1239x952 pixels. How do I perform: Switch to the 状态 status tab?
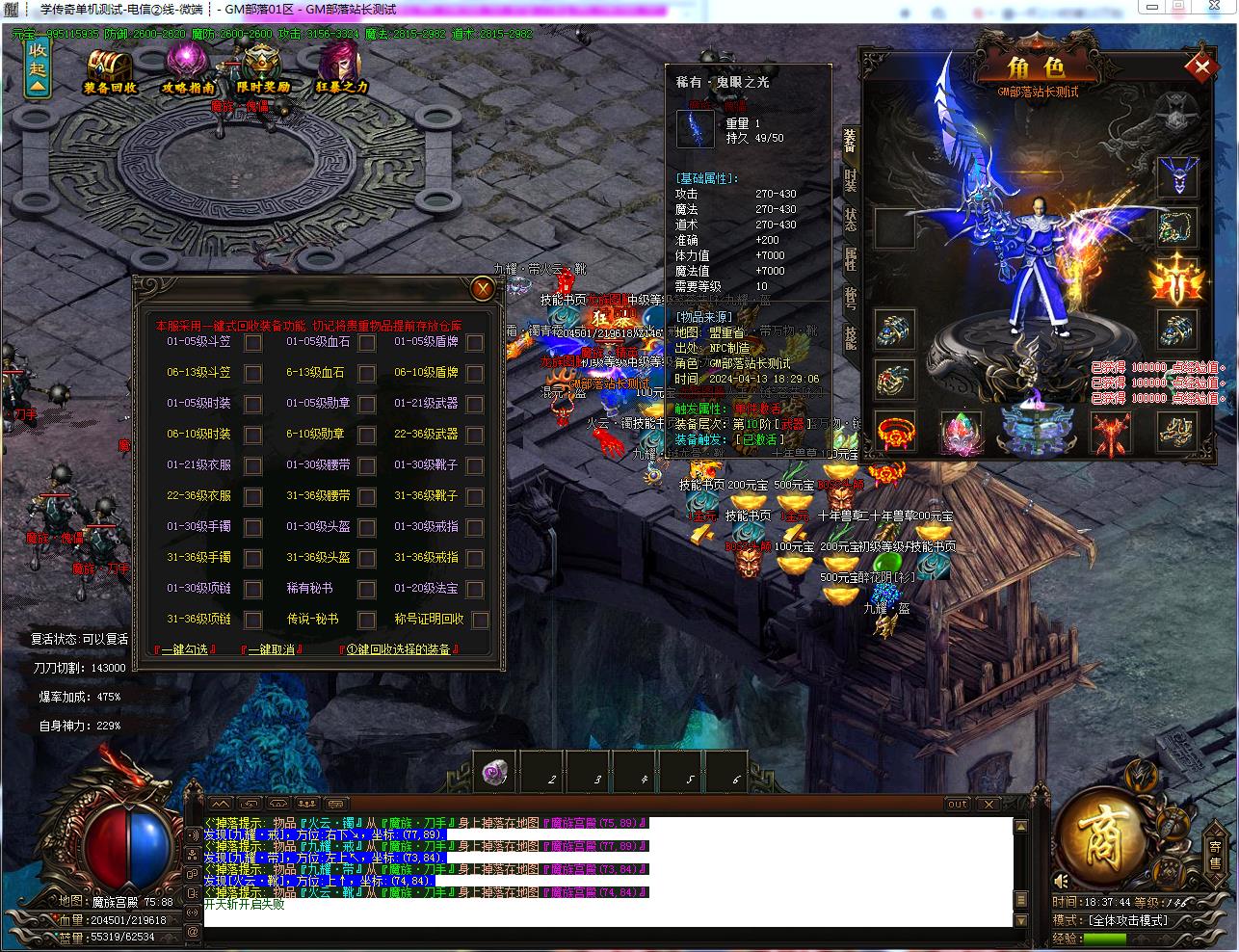850,220
